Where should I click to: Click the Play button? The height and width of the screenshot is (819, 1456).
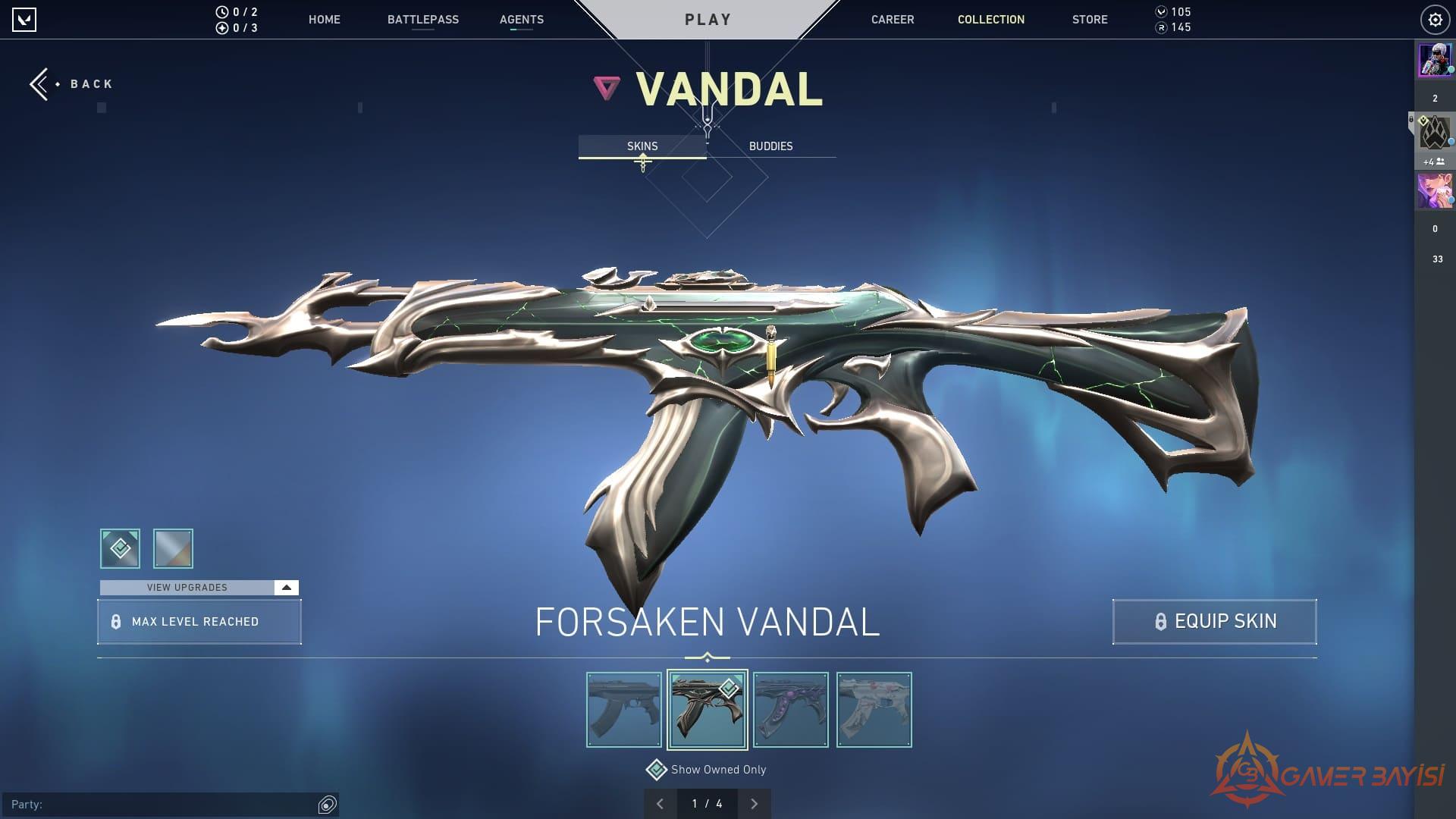point(708,20)
